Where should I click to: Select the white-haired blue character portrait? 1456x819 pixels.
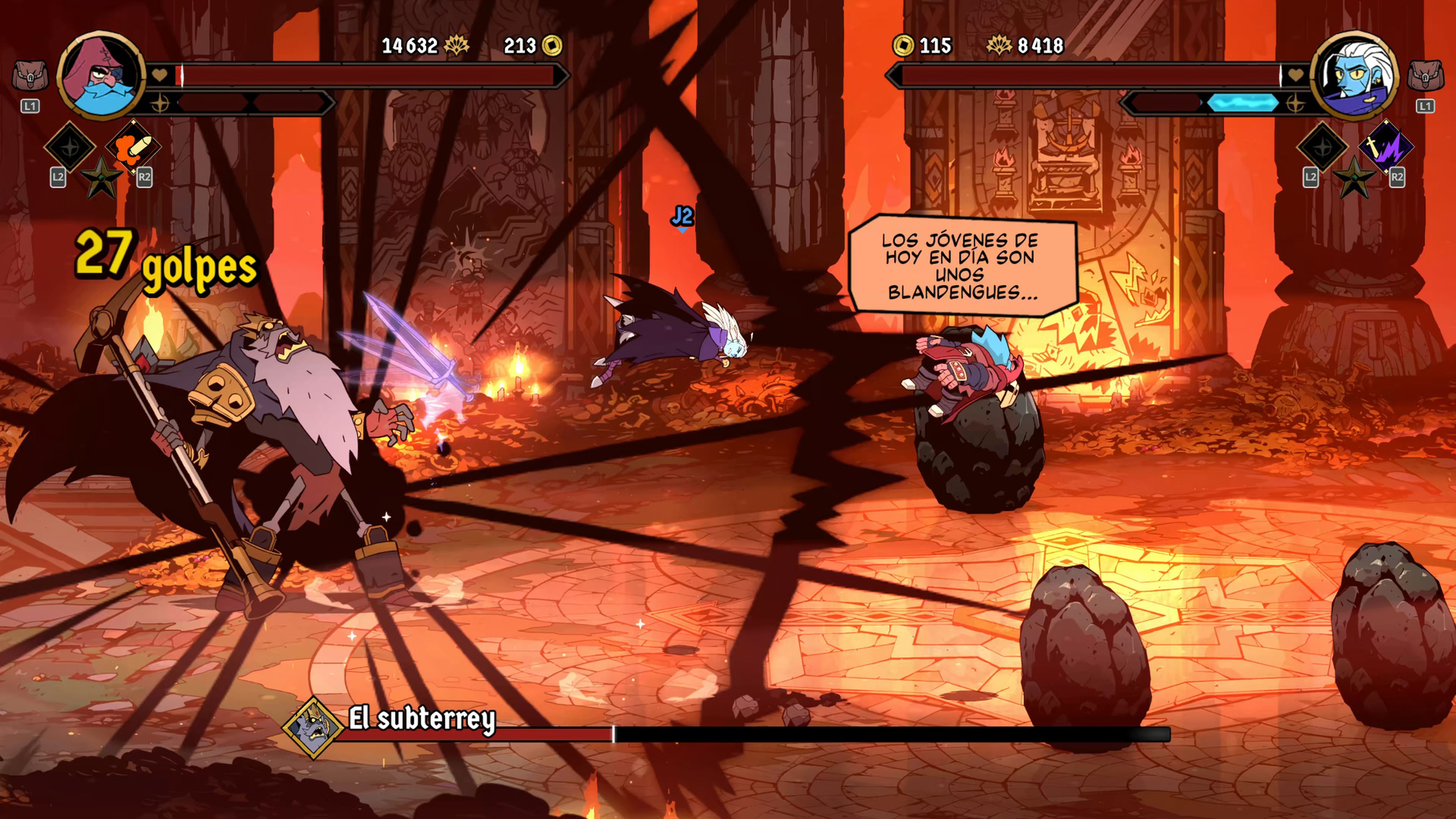[1354, 75]
